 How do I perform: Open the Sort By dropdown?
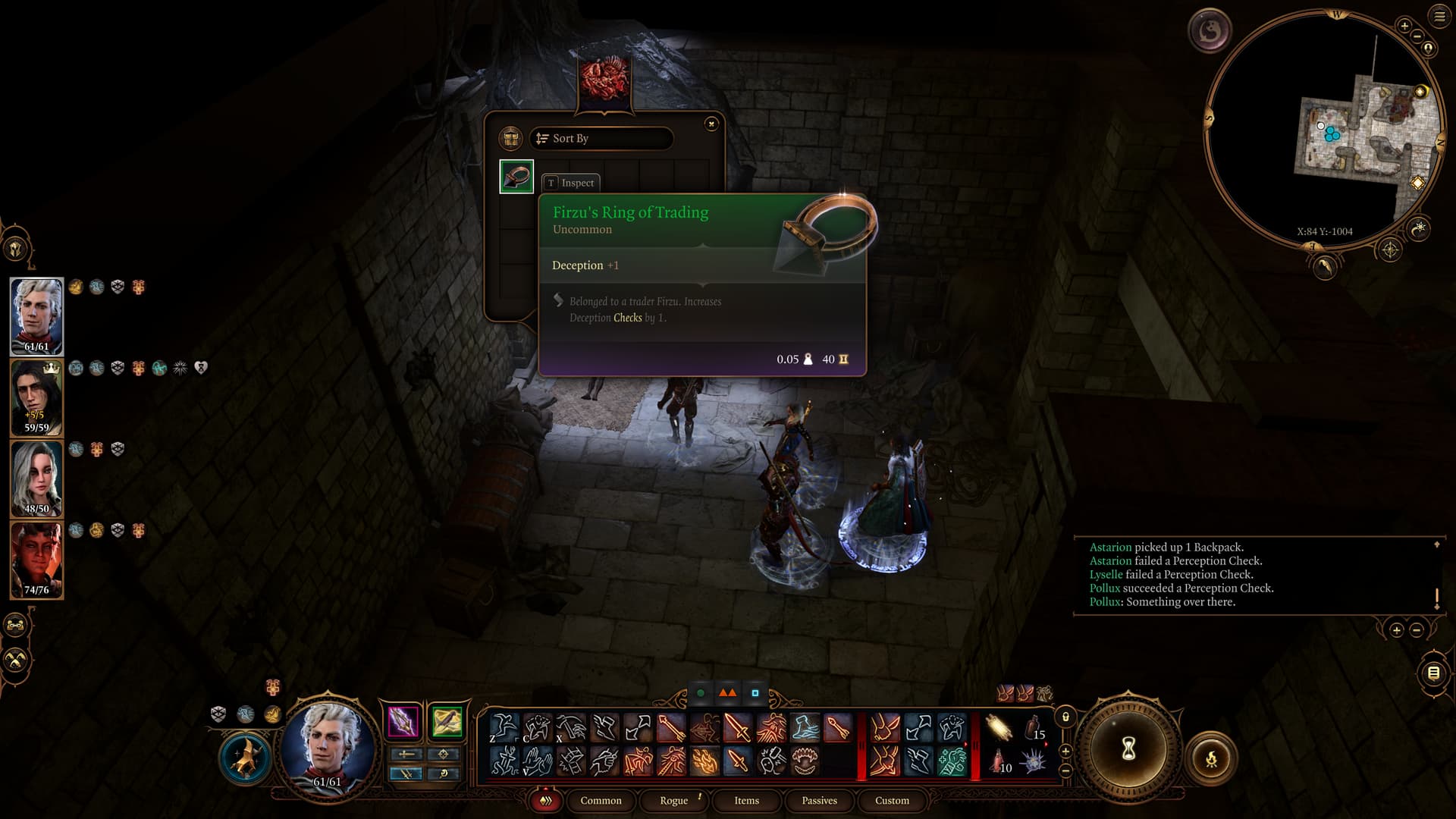[x=601, y=139]
